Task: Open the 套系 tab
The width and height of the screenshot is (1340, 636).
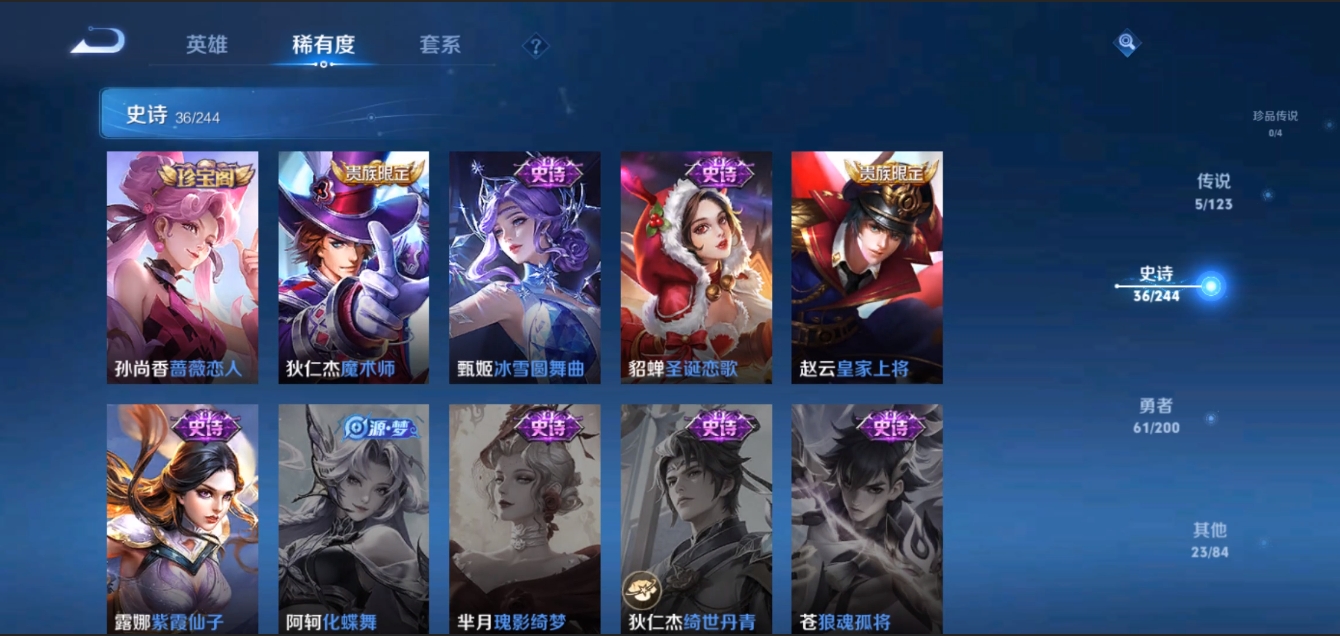Action: [x=440, y=45]
